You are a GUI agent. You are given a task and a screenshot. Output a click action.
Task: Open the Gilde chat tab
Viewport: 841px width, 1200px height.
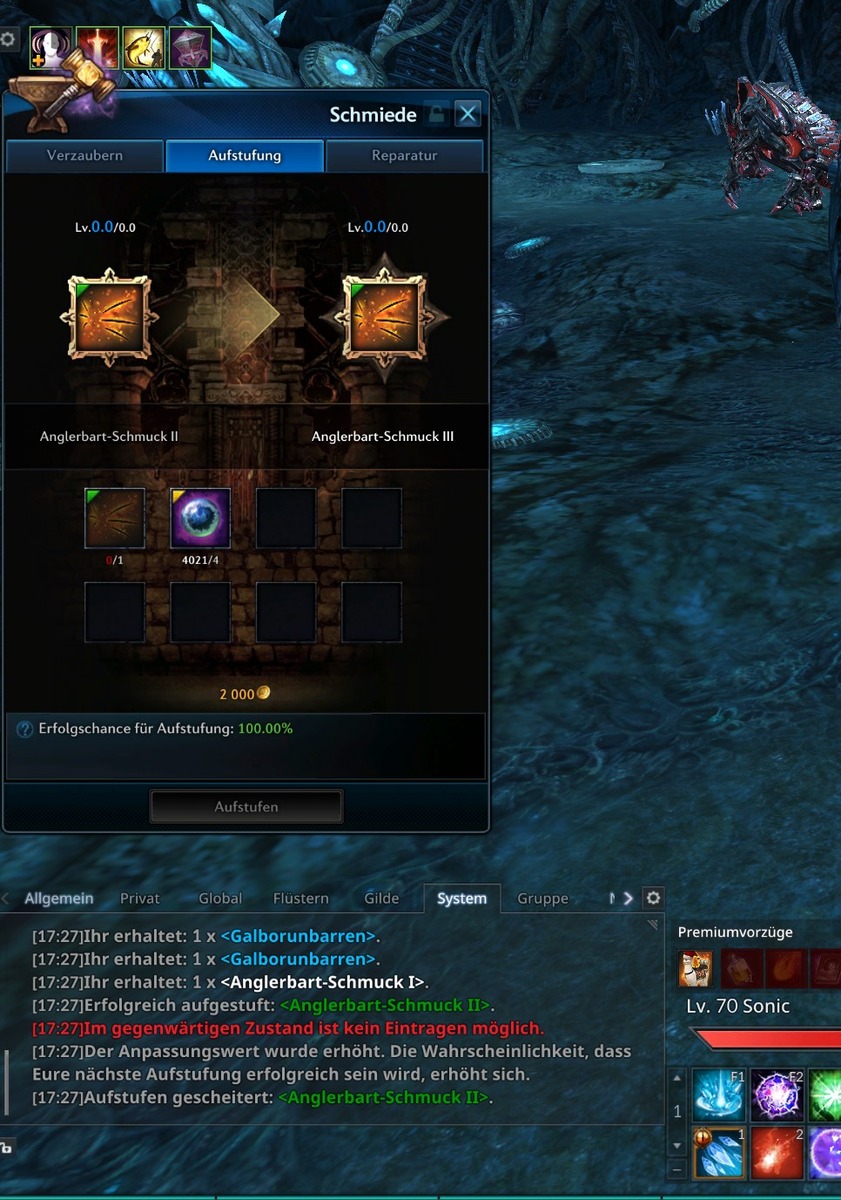point(382,898)
